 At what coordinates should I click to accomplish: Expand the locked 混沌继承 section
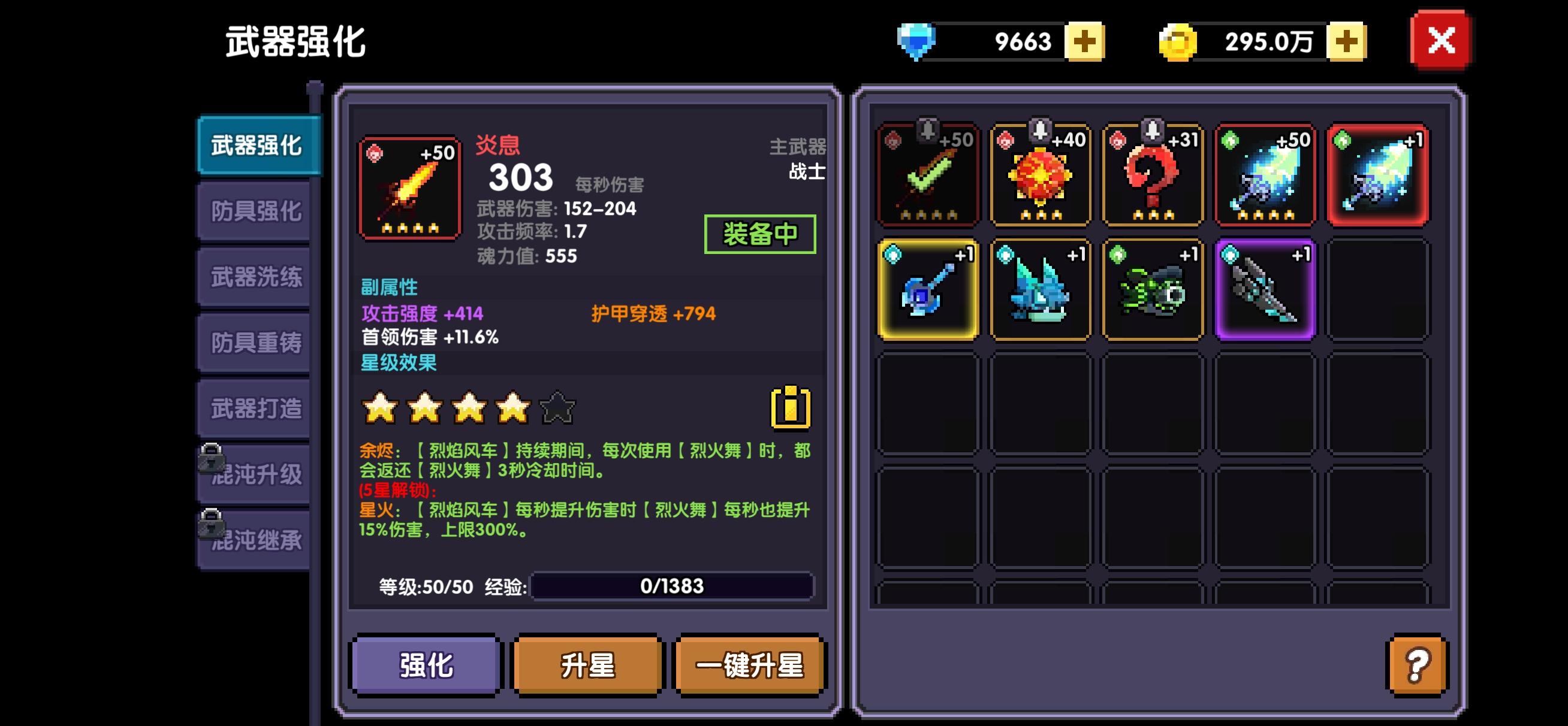tap(254, 537)
